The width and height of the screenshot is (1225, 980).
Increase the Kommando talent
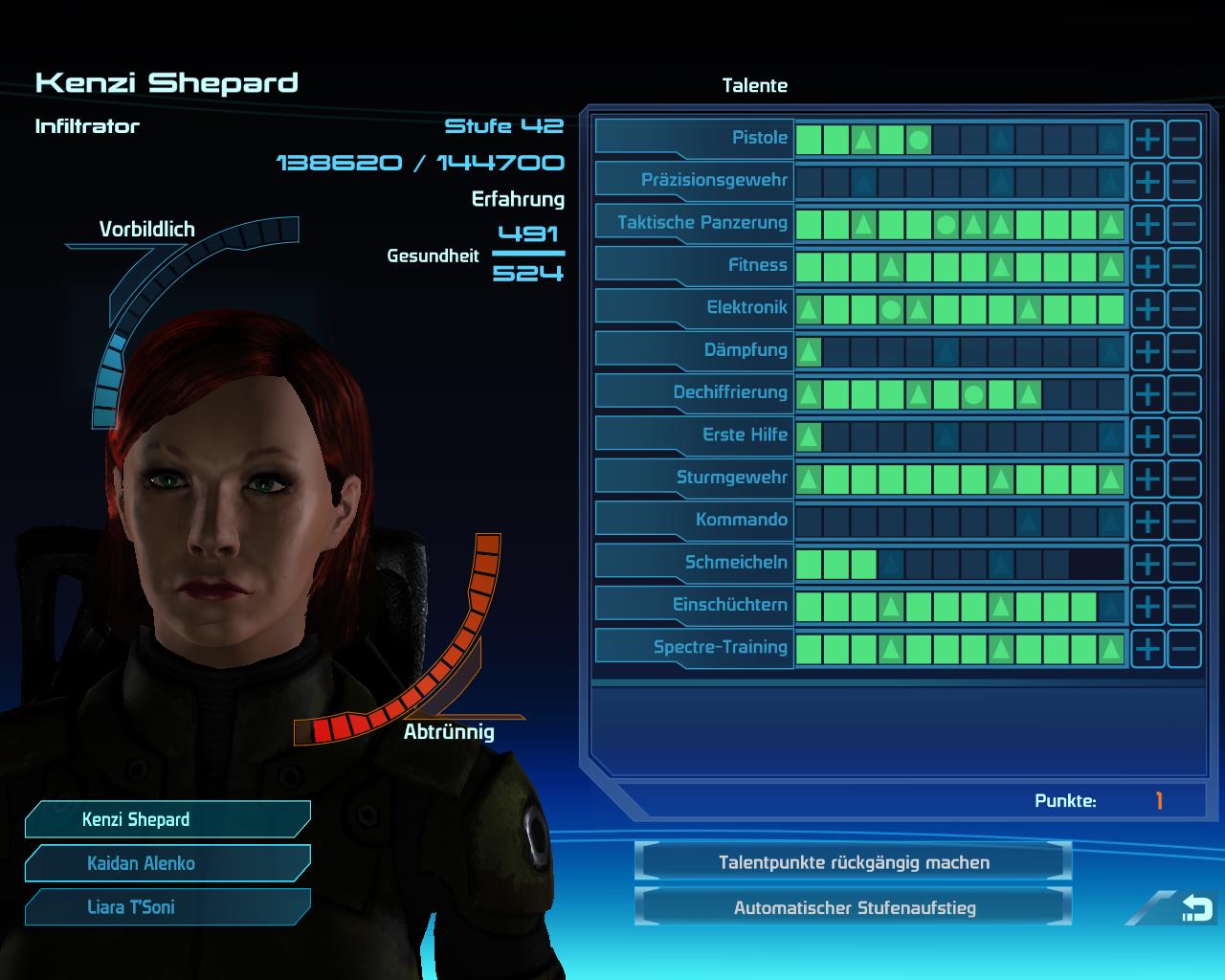click(x=1147, y=522)
